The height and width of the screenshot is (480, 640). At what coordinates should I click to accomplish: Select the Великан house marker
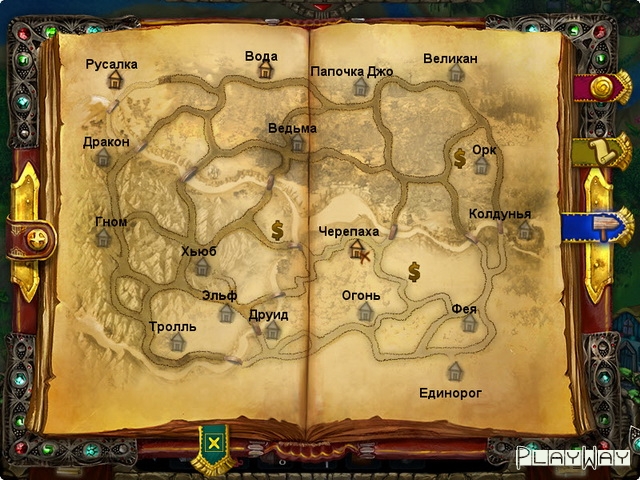(x=456, y=73)
